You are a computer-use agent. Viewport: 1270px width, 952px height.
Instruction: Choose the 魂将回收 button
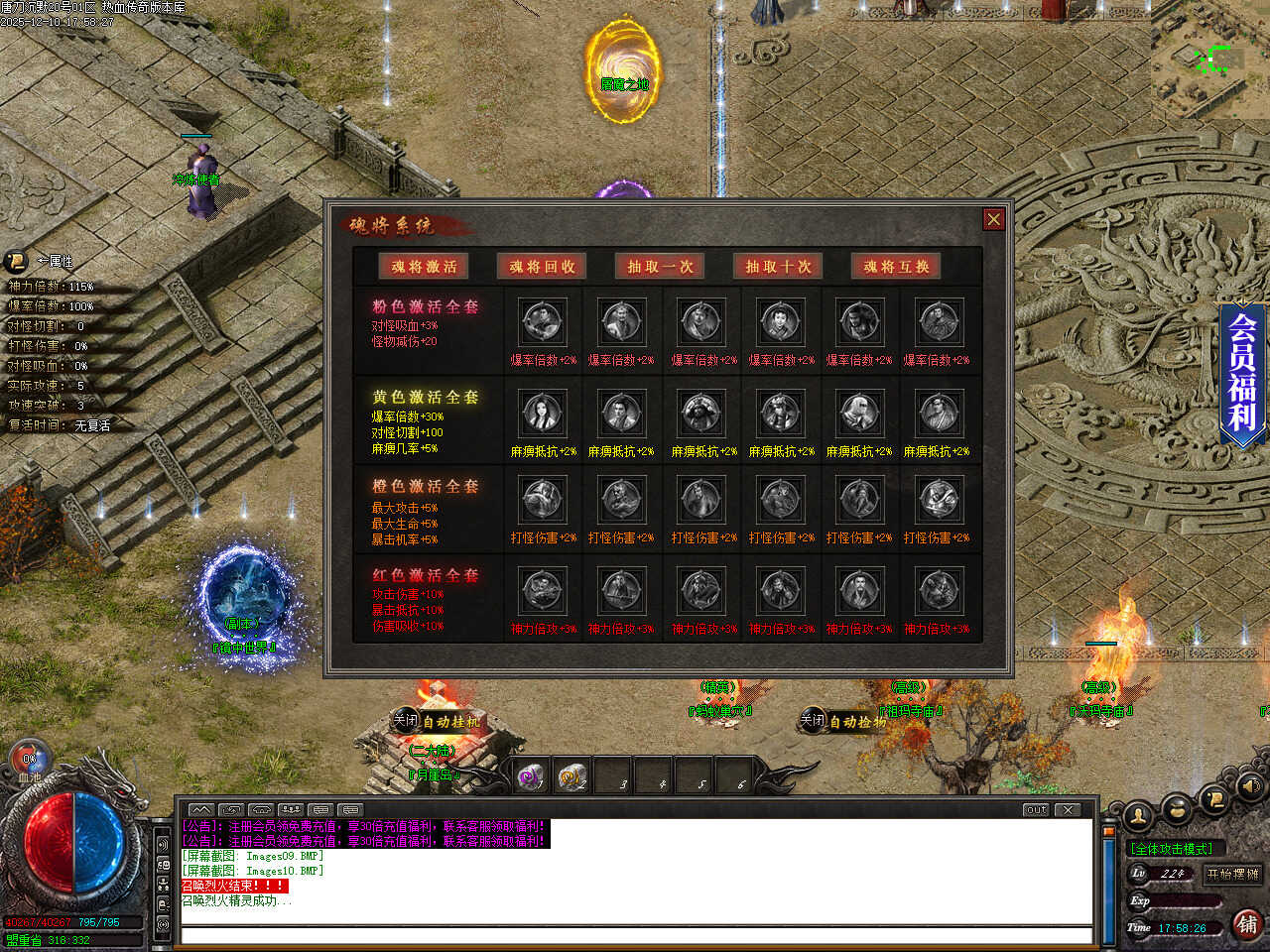542,266
